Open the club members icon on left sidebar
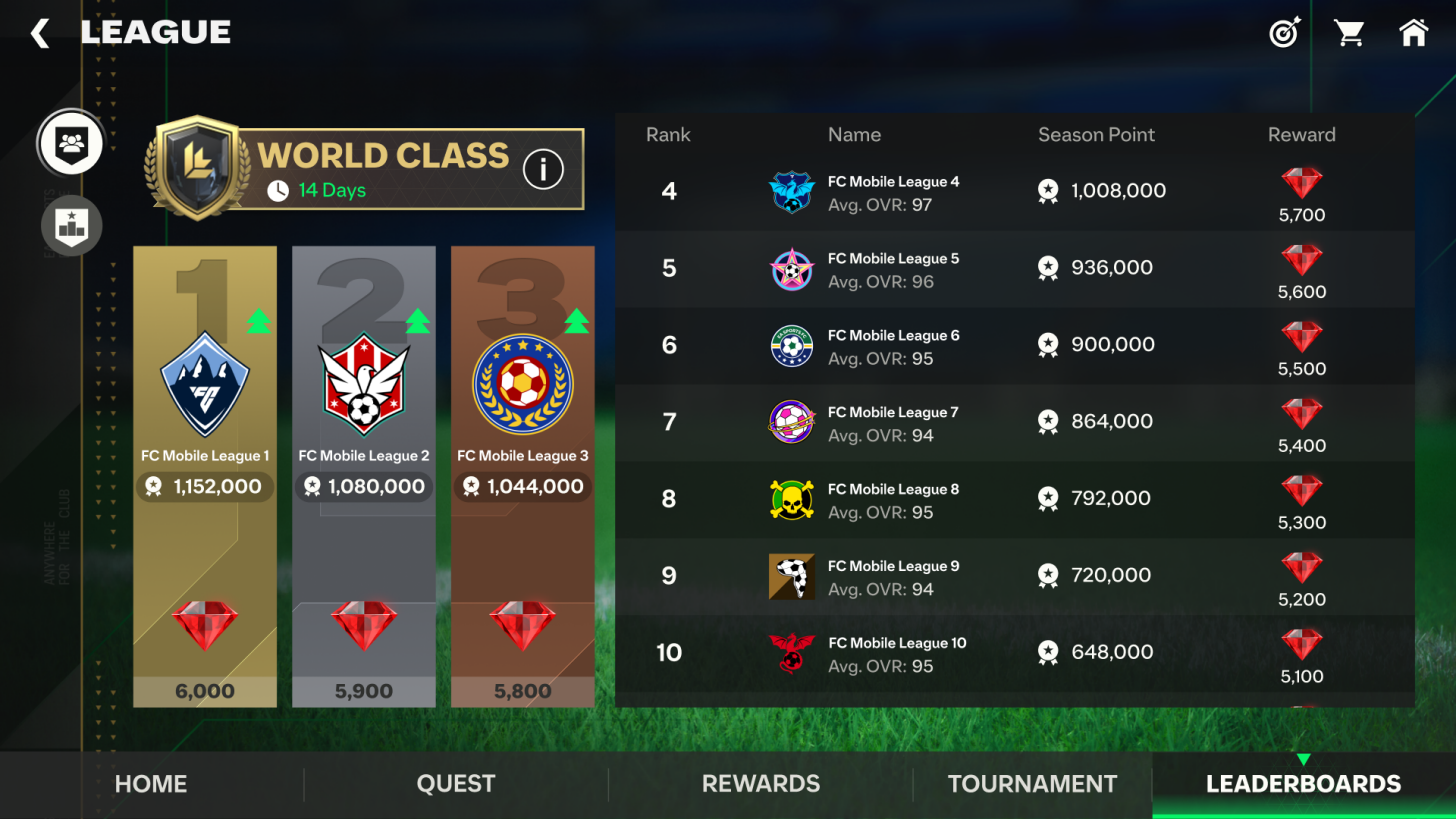Screen dimensions: 1456x819 coord(69,143)
